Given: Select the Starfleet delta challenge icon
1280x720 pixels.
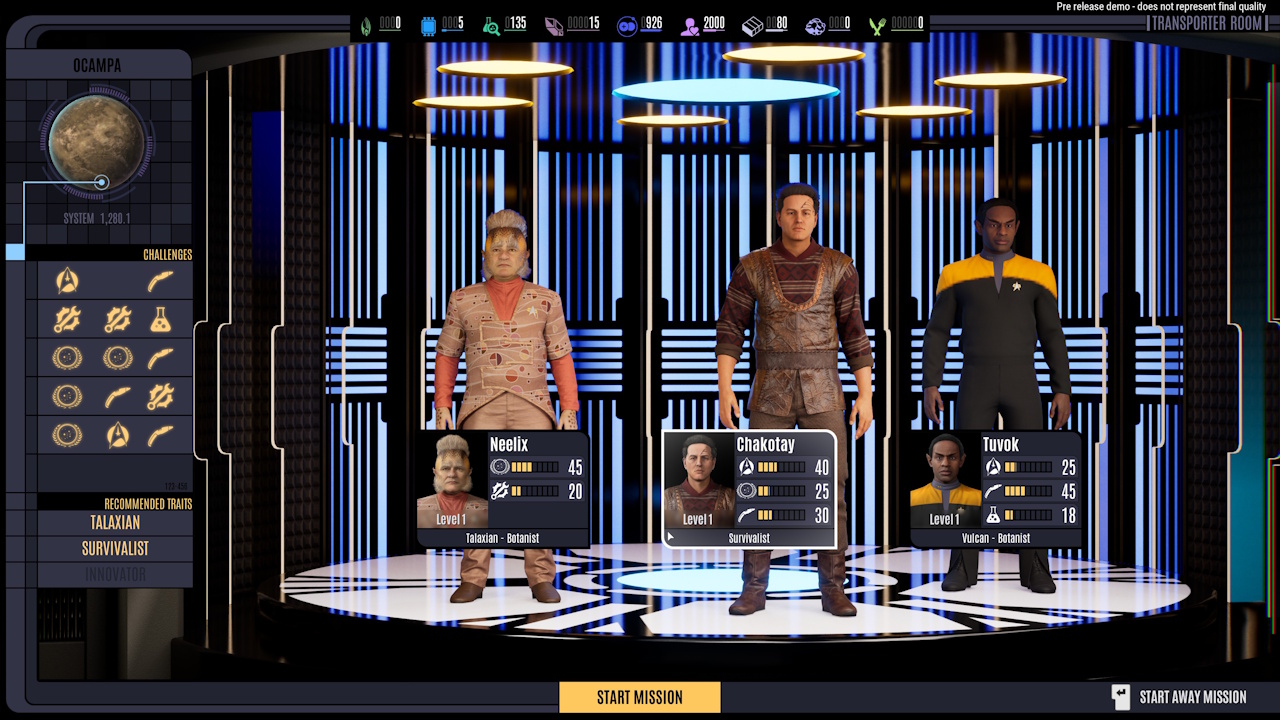Looking at the screenshot, I should point(68,281).
